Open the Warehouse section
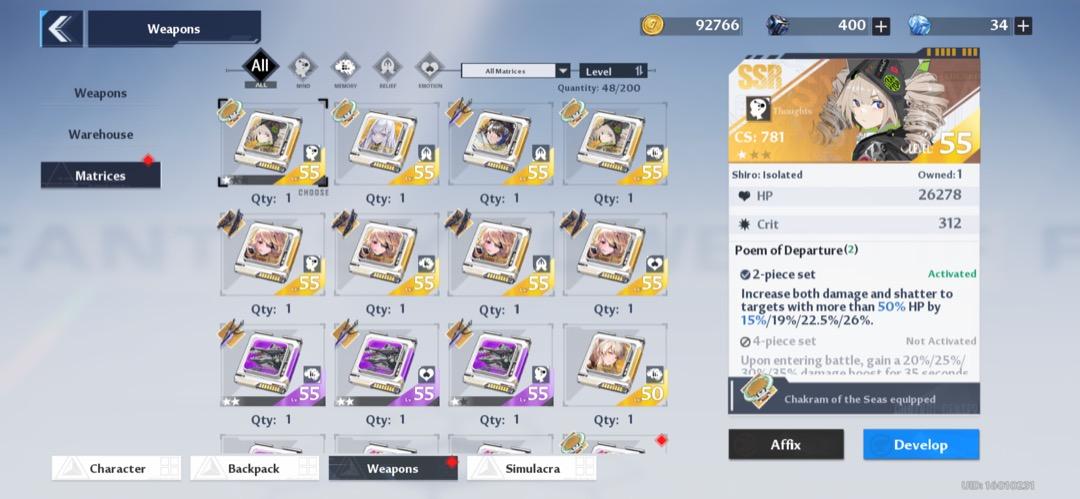 click(100, 134)
